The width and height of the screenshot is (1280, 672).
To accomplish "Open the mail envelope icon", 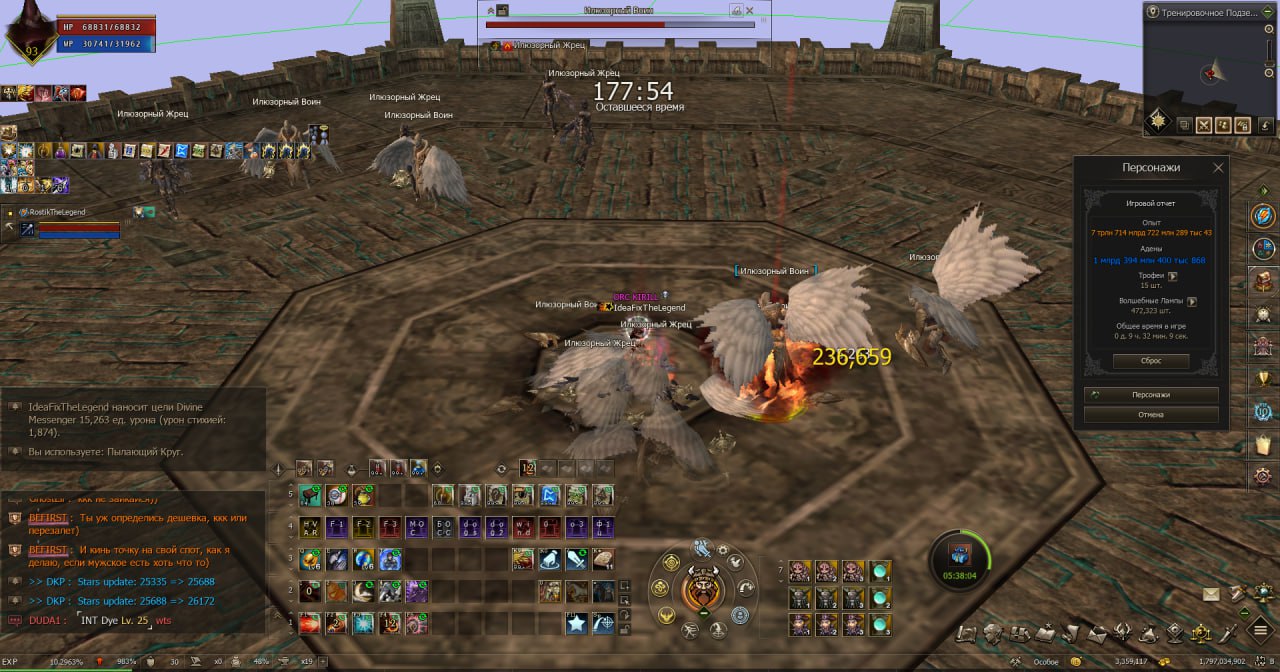I will [1212, 594].
